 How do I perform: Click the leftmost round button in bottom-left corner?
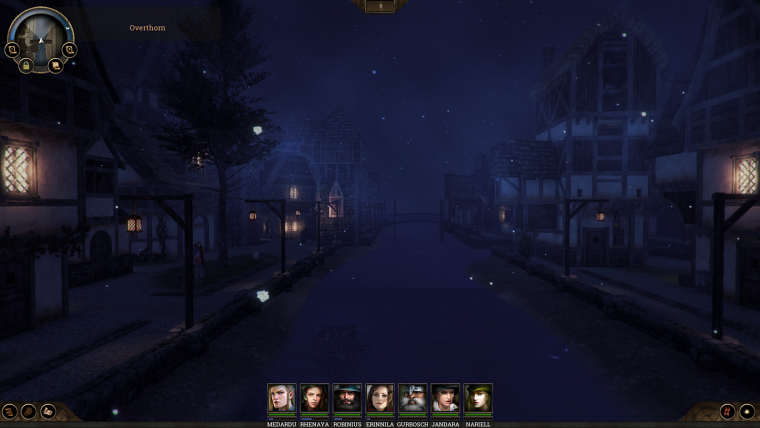click(10, 411)
